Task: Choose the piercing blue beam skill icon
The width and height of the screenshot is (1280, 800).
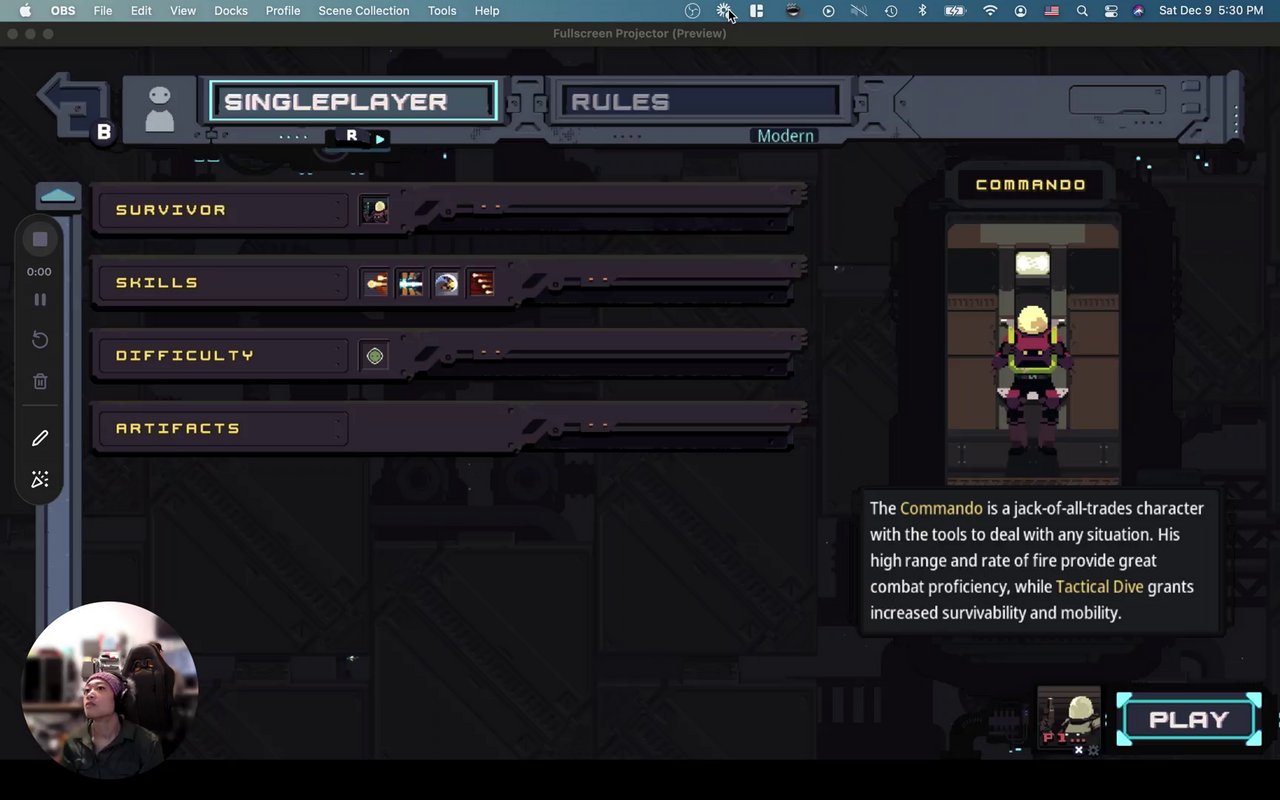Action: [x=410, y=284]
